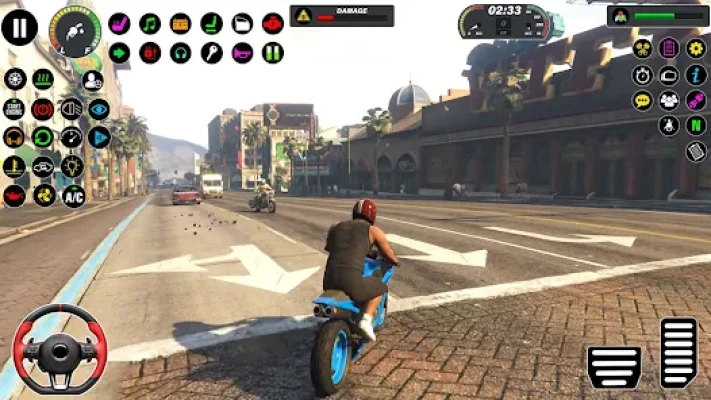
Task: Use the white key icon
Action: coord(211,53)
